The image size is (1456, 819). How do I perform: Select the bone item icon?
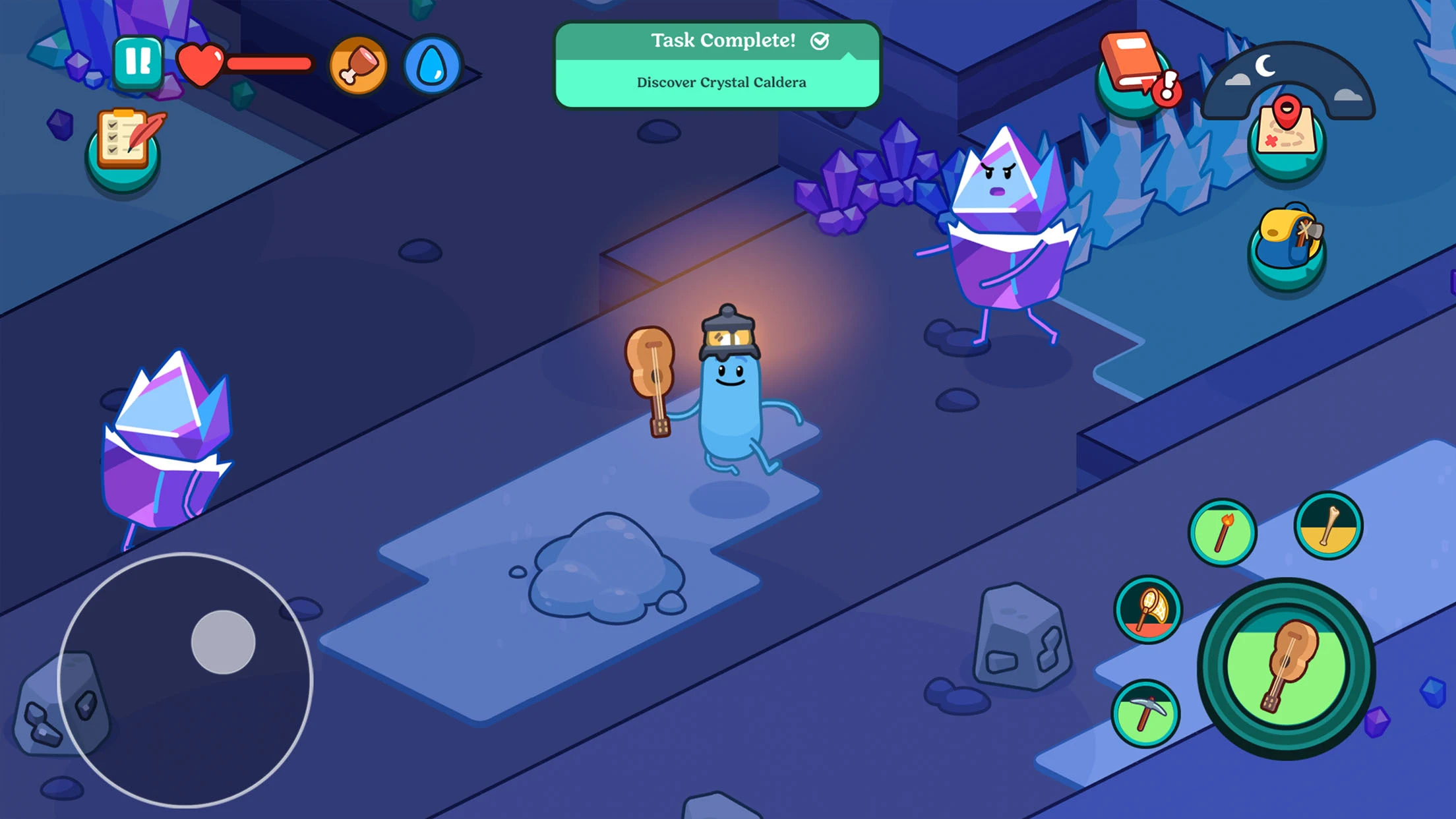pos(1328,526)
